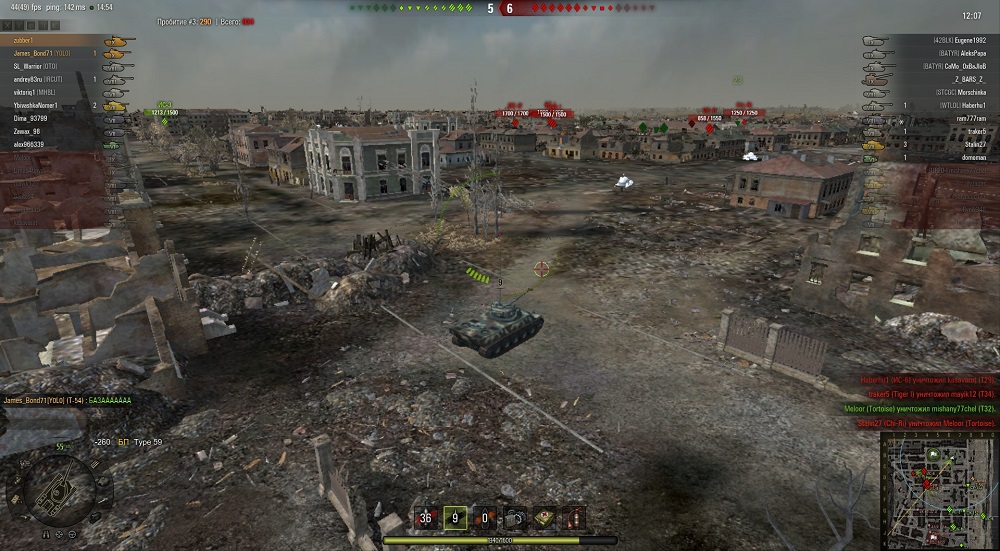Screen dimensions: 1000x551
Task: Select the empty shell slot showing 0
Action: tap(485, 518)
